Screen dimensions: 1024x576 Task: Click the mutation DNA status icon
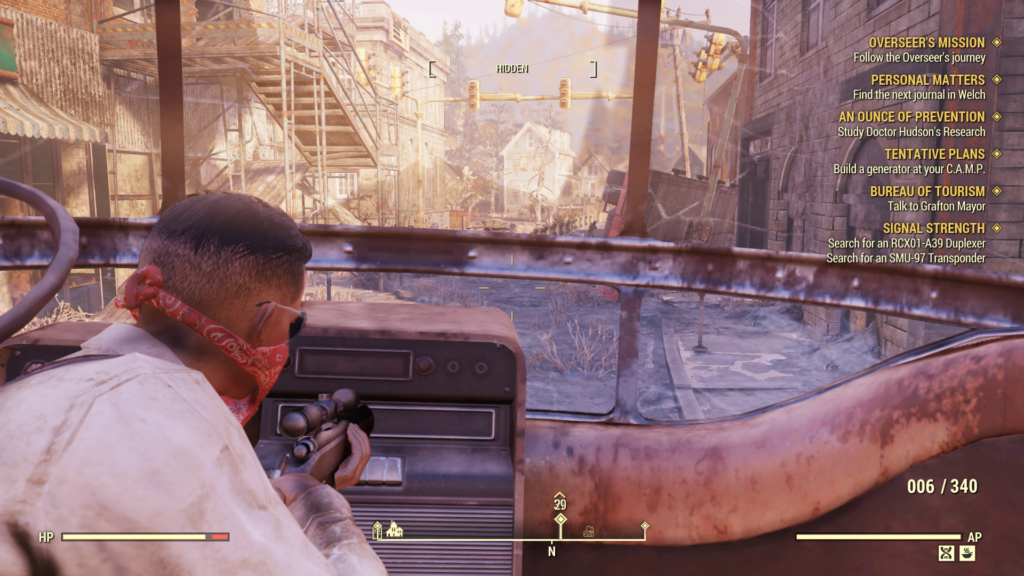tap(946, 553)
